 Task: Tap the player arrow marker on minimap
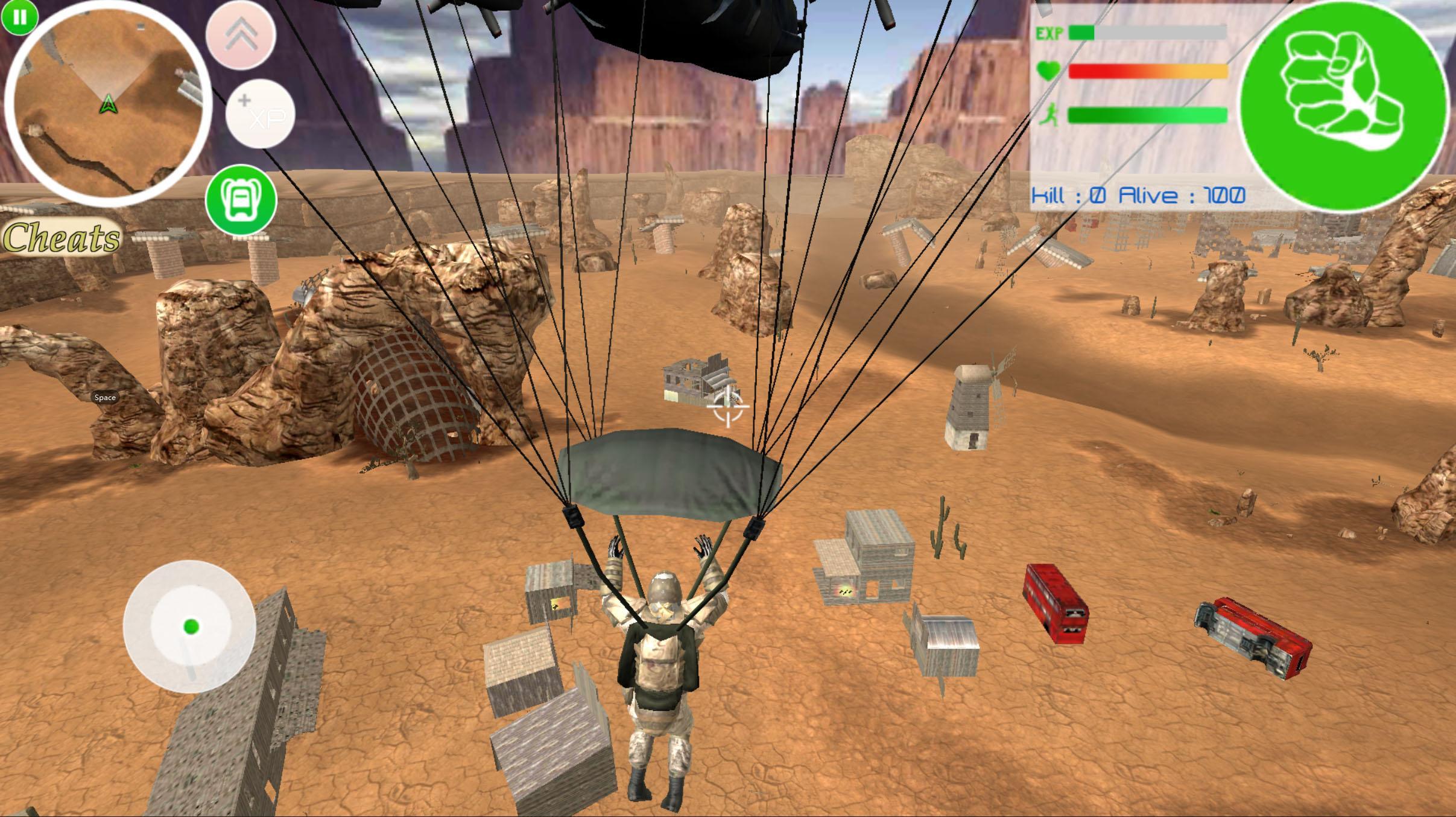point(109,104)
